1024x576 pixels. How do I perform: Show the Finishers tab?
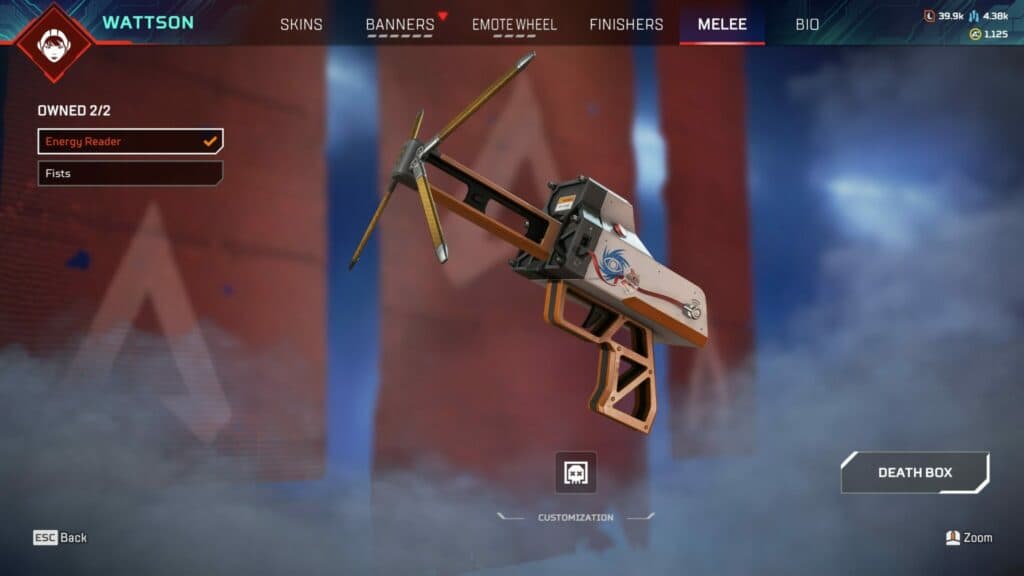point(626,24)
